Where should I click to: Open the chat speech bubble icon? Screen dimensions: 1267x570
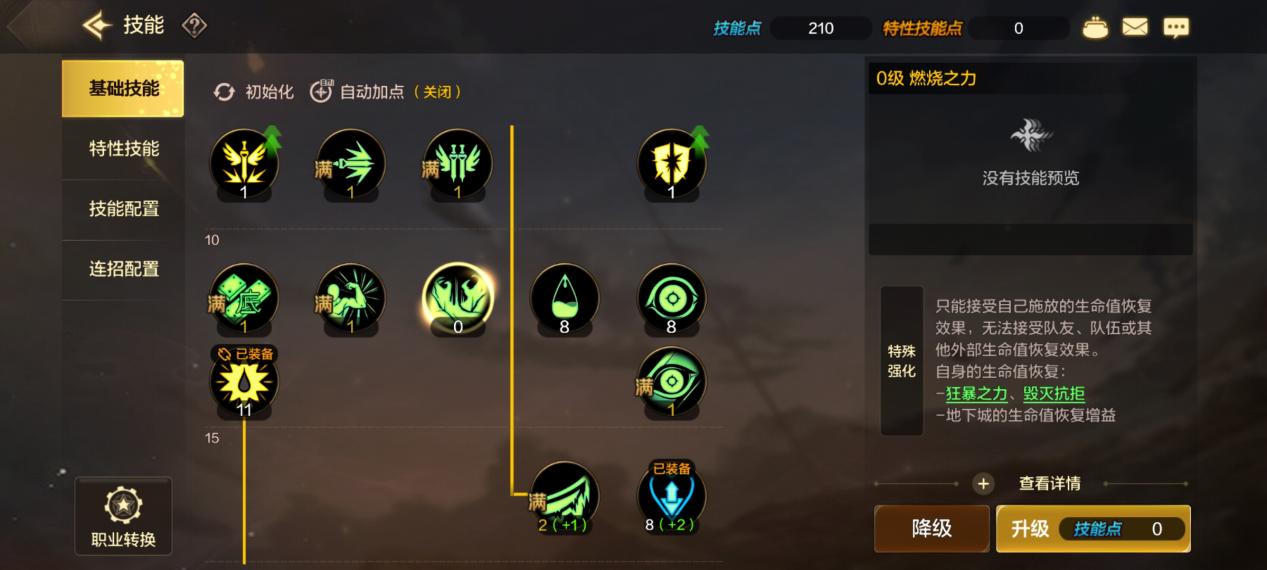click(1176, 28)
